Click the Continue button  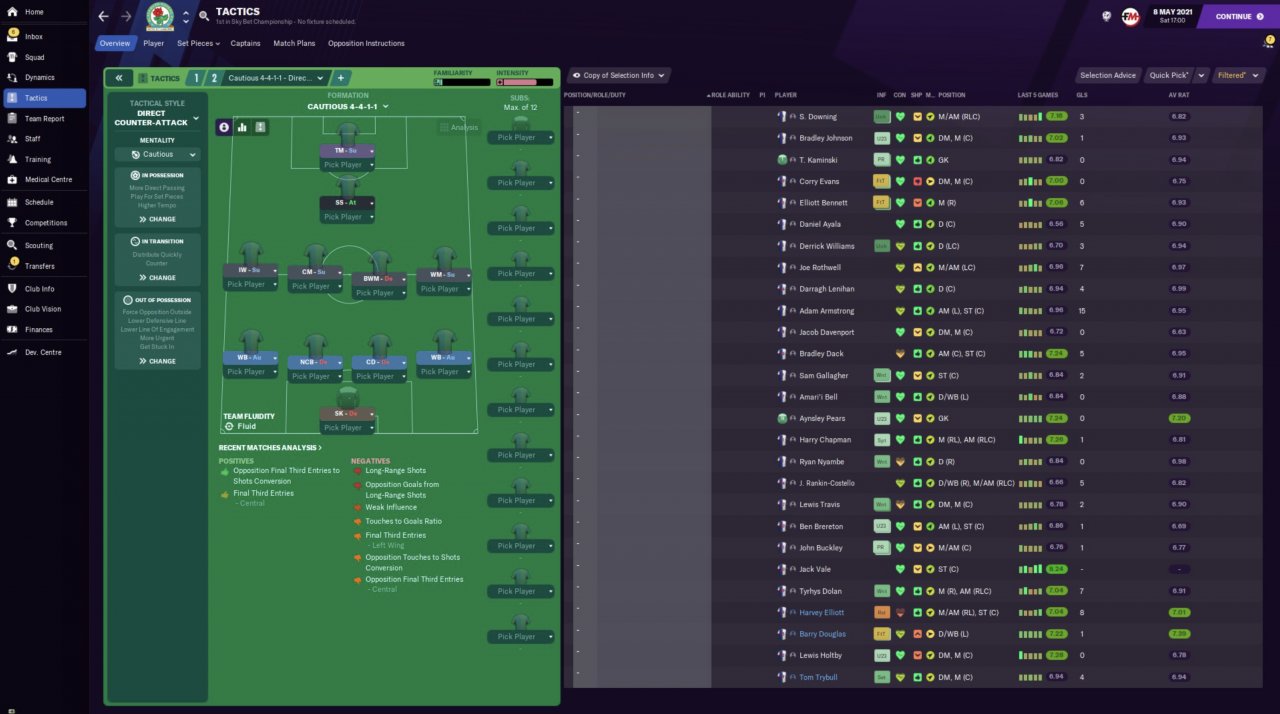pyautogui.click(x=1238, y=16)
